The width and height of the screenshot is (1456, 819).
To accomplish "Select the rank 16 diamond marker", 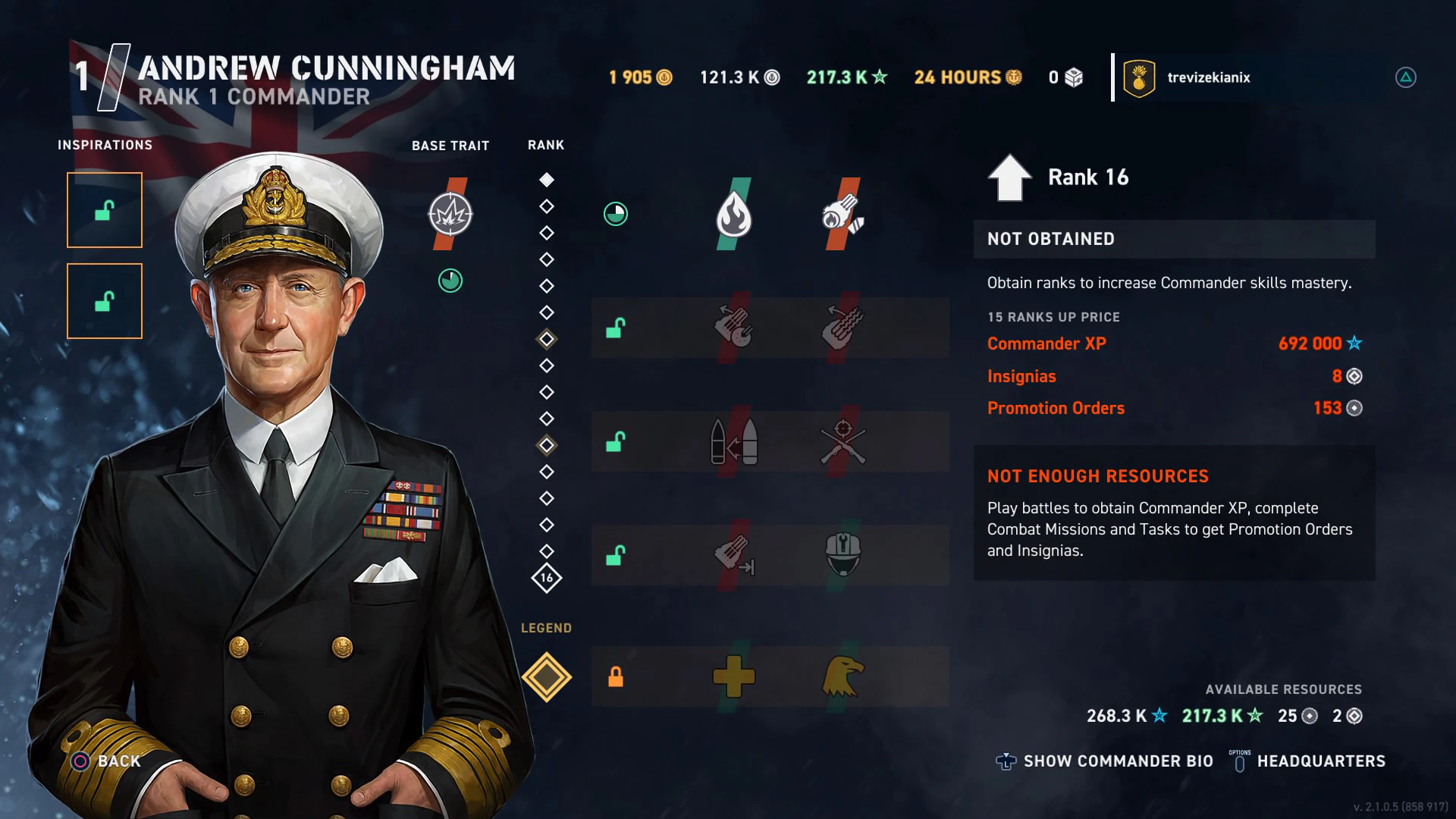I will point(547,578).
